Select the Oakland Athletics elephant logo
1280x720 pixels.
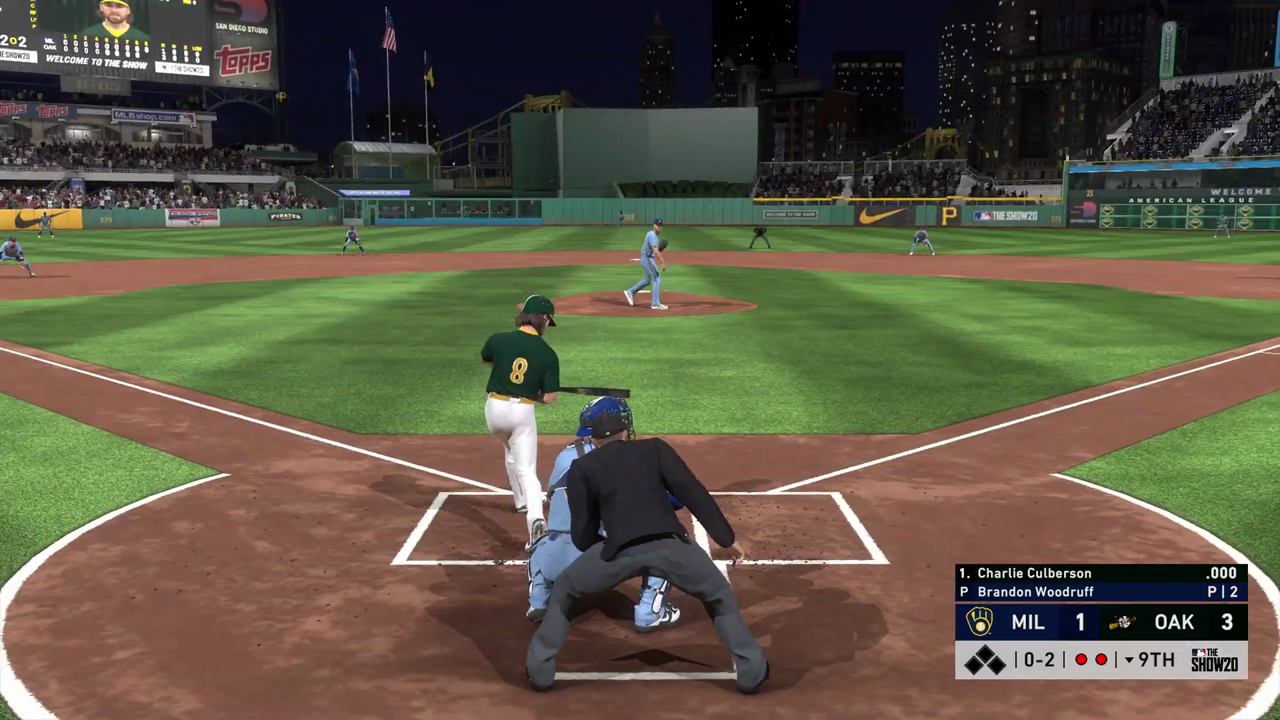coord(1122,622)
